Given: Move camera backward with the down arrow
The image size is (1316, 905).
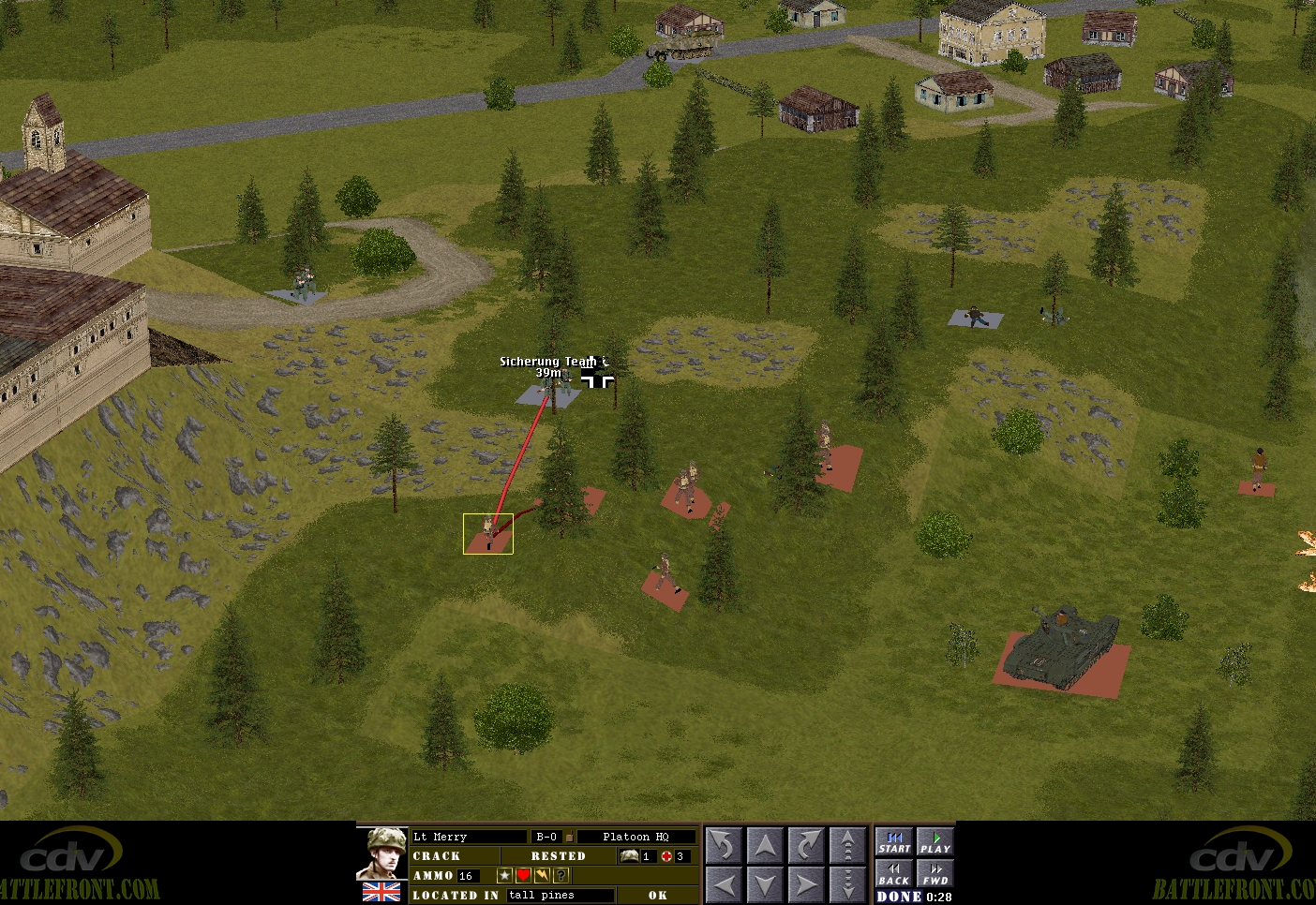Looking at the screenshot, I should (765, 883).
